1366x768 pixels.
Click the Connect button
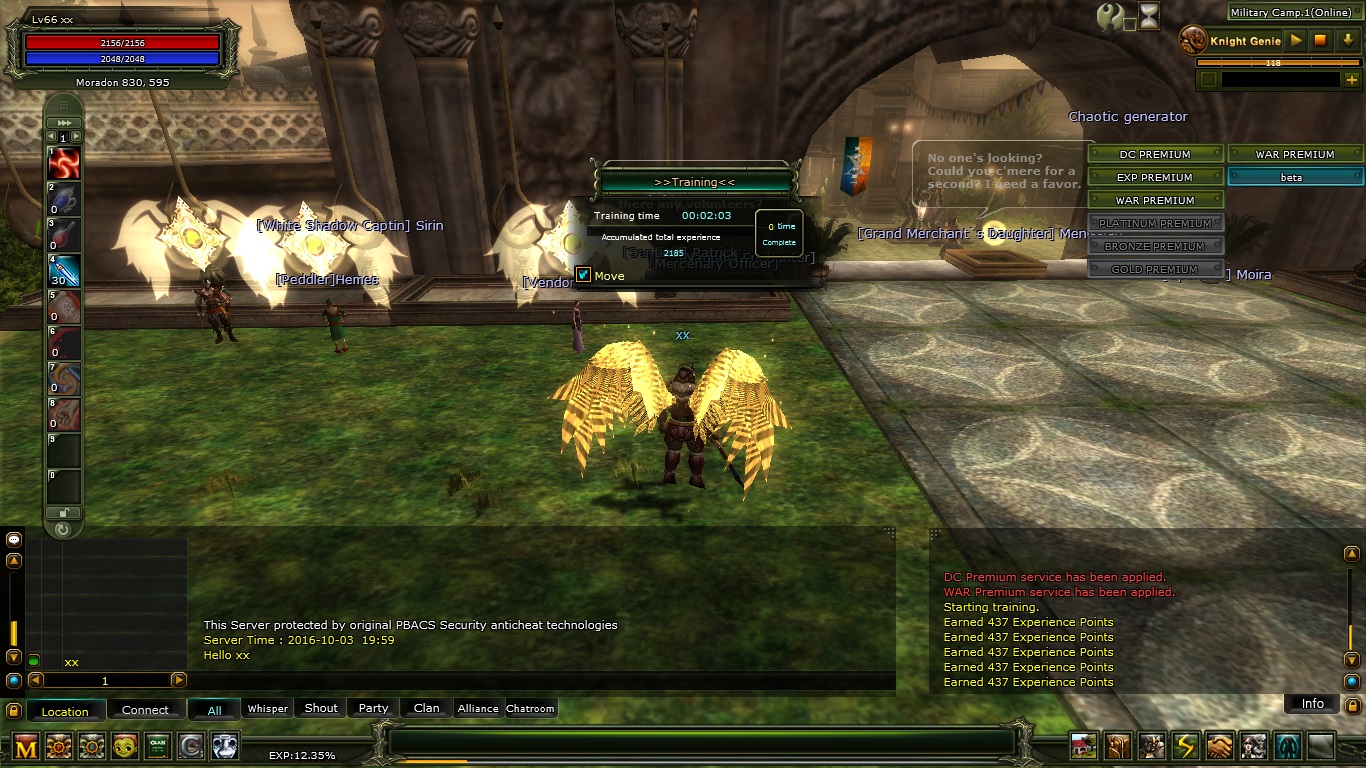(x=145, y=710)
